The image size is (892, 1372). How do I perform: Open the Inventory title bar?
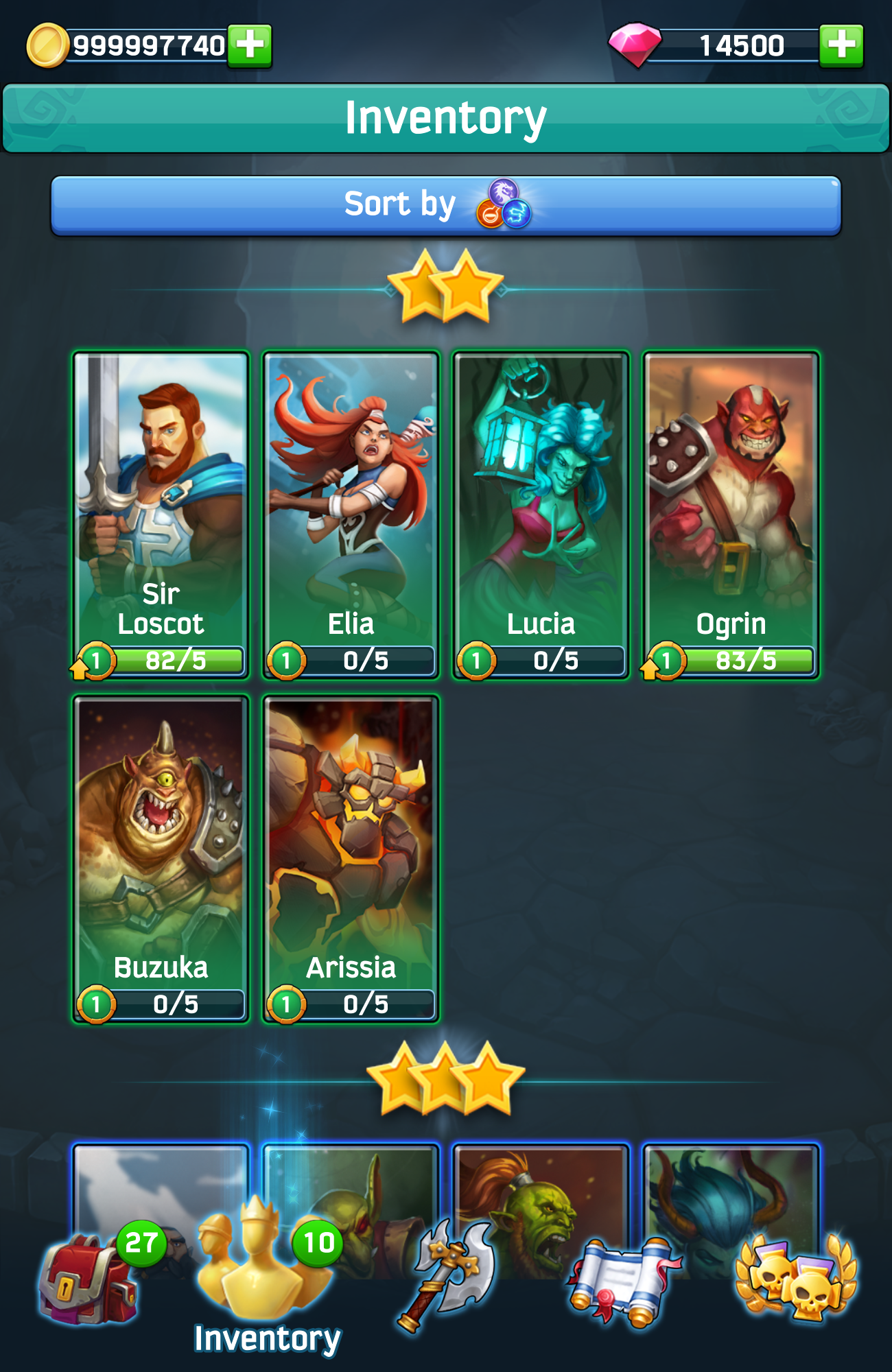click(446, 115)
